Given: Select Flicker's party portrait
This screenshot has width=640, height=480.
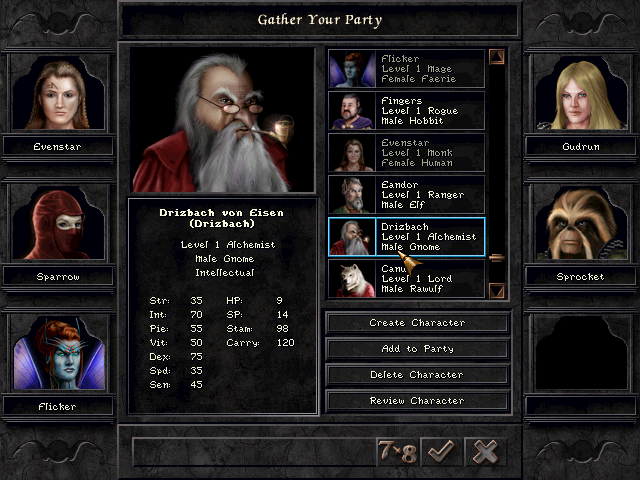Looking at the screenshot, I should 56,355.
